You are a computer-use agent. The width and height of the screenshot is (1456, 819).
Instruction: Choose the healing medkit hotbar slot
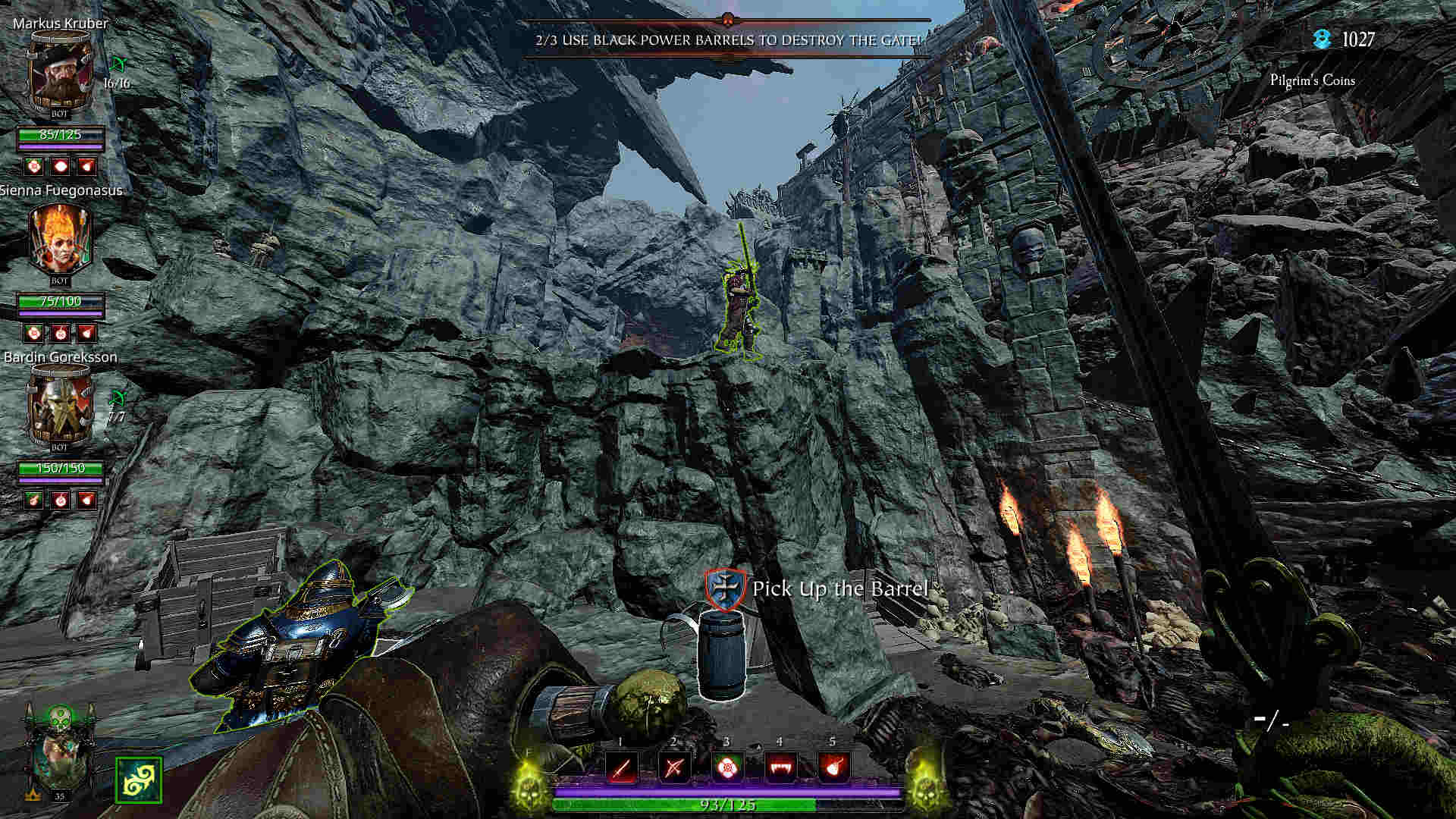[x=726, y=767]
